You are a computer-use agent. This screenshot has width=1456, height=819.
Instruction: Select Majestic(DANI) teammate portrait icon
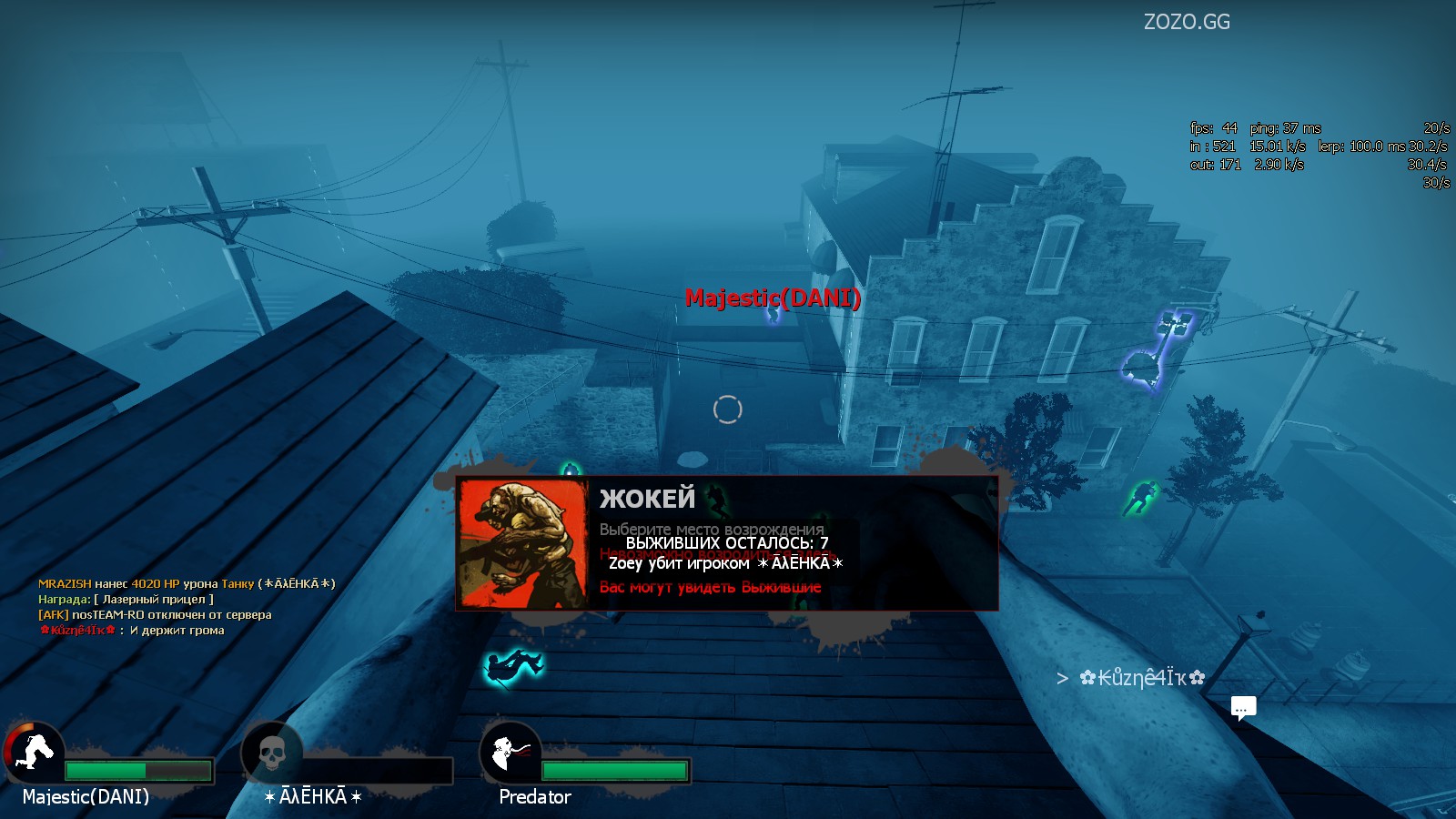point(35,753)
